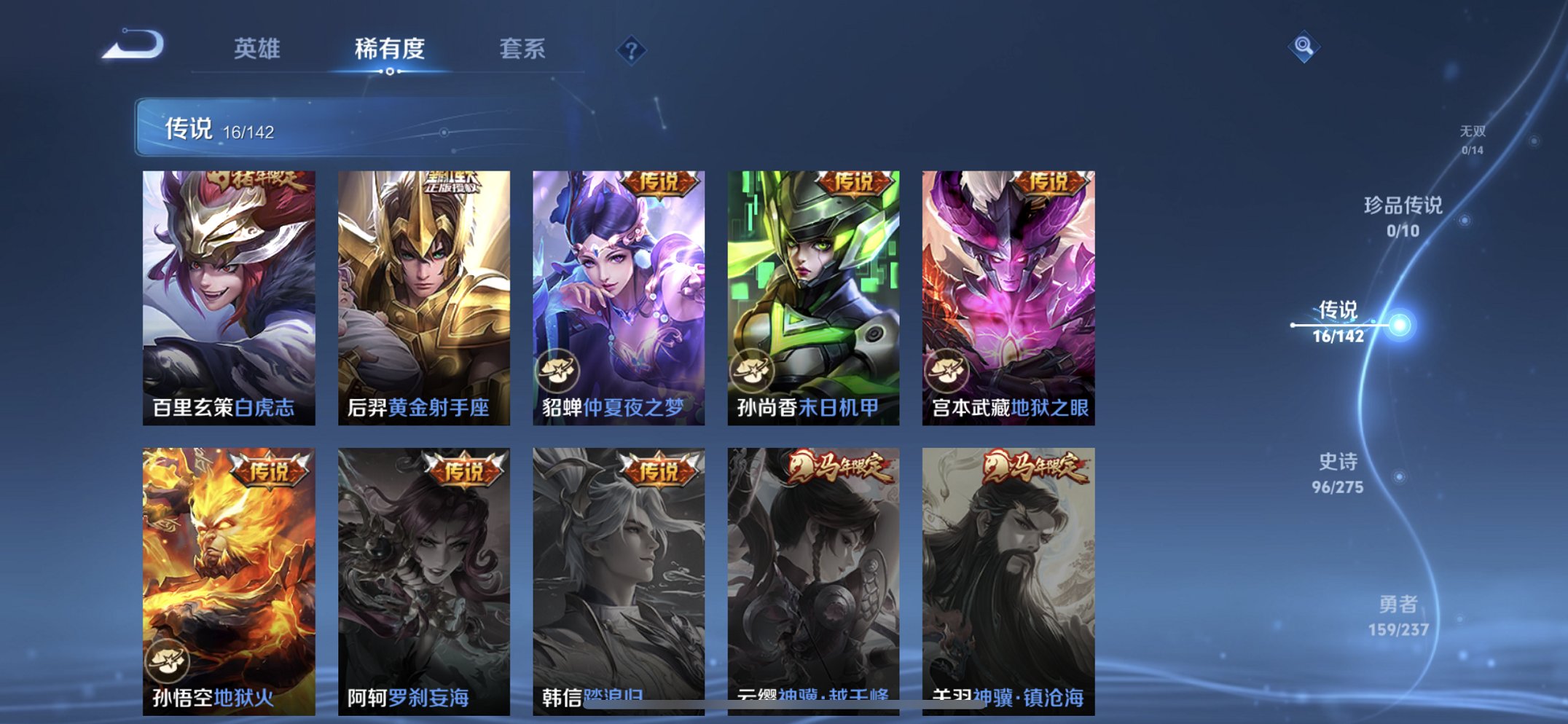Select 无双 rarity at top right
Image resolution: width=1568 pixels, height=724 pixels.
click(1473, 138)
